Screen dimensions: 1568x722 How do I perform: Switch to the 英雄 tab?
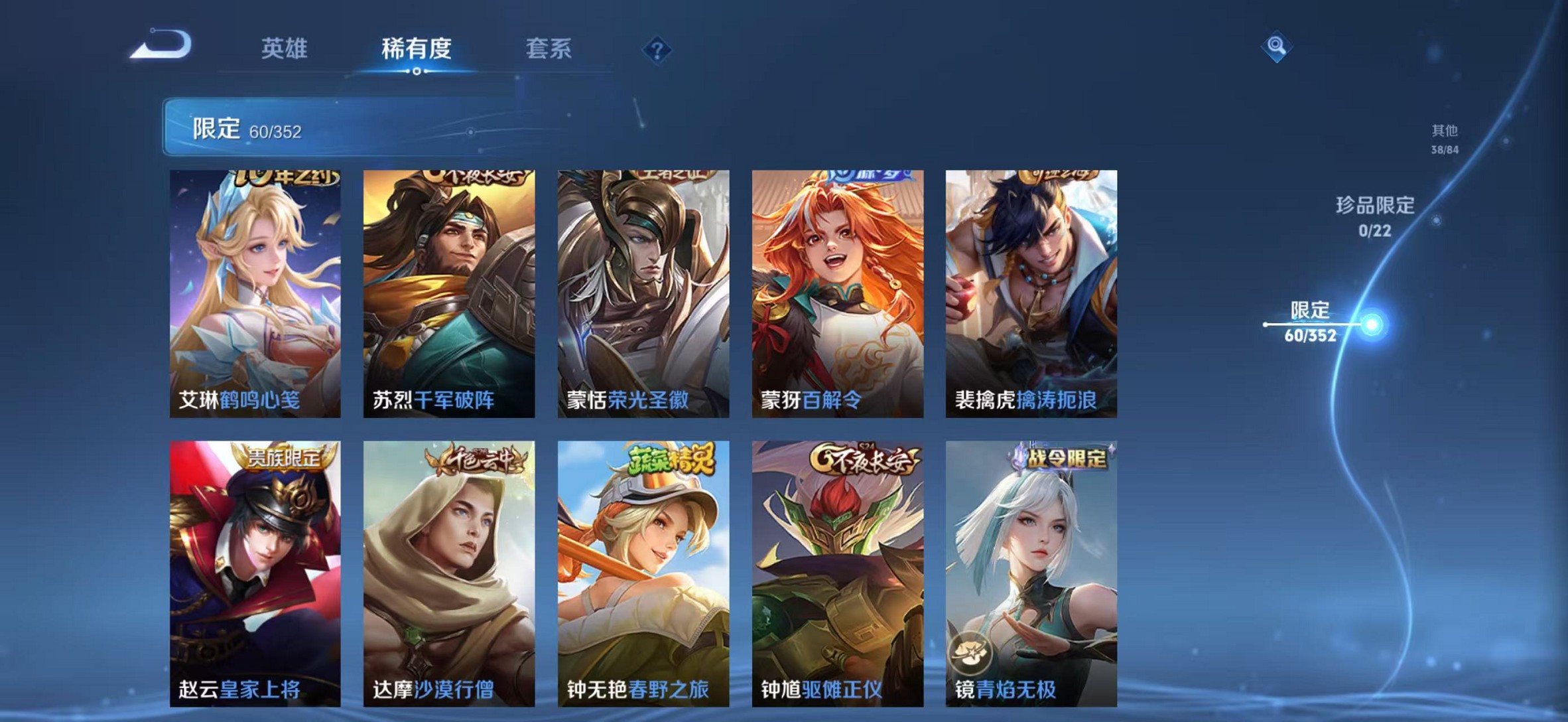(x=285, y=47)
